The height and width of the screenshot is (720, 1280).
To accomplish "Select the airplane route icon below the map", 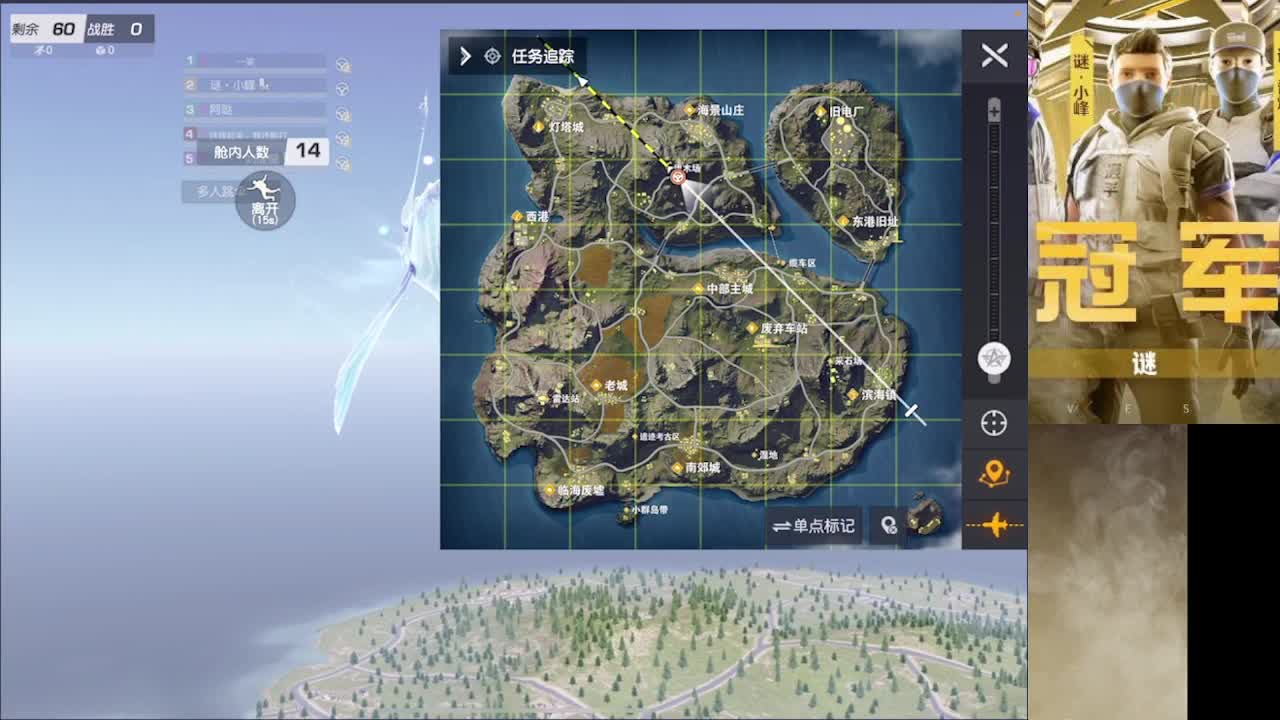I will [x=994, y=524].
